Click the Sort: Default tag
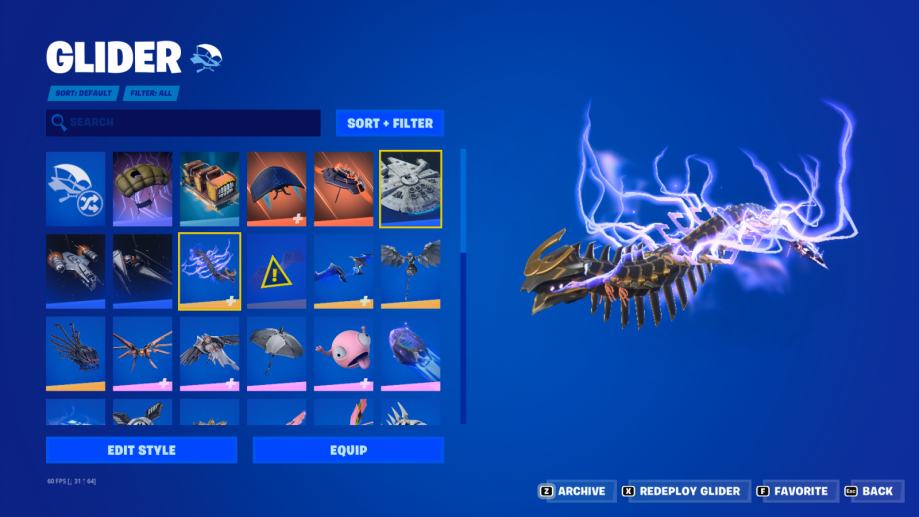This screenshot has width=919, height=517. (x=83, y=93)
